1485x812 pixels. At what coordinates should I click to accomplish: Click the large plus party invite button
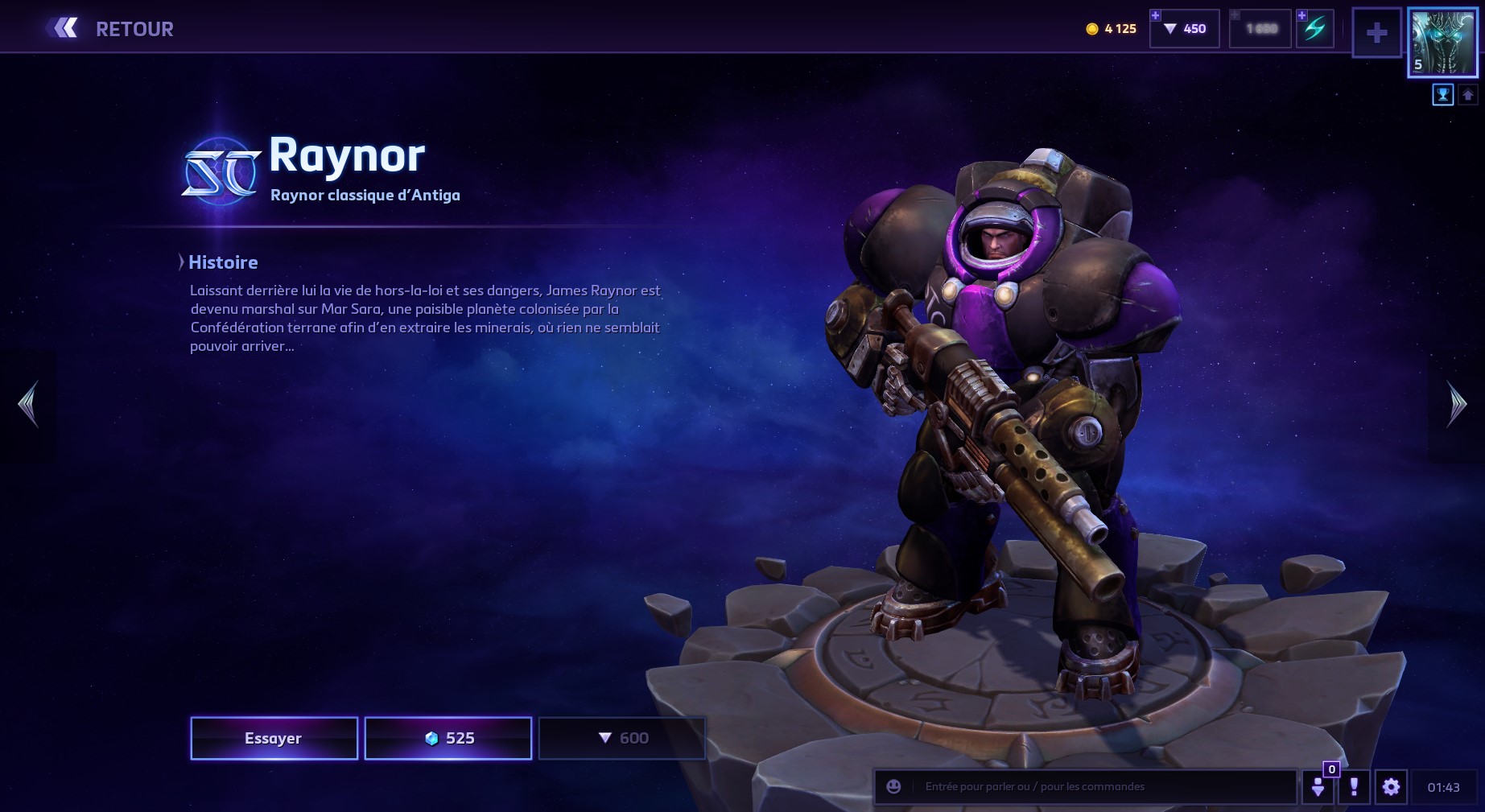tap(1377, 33)
